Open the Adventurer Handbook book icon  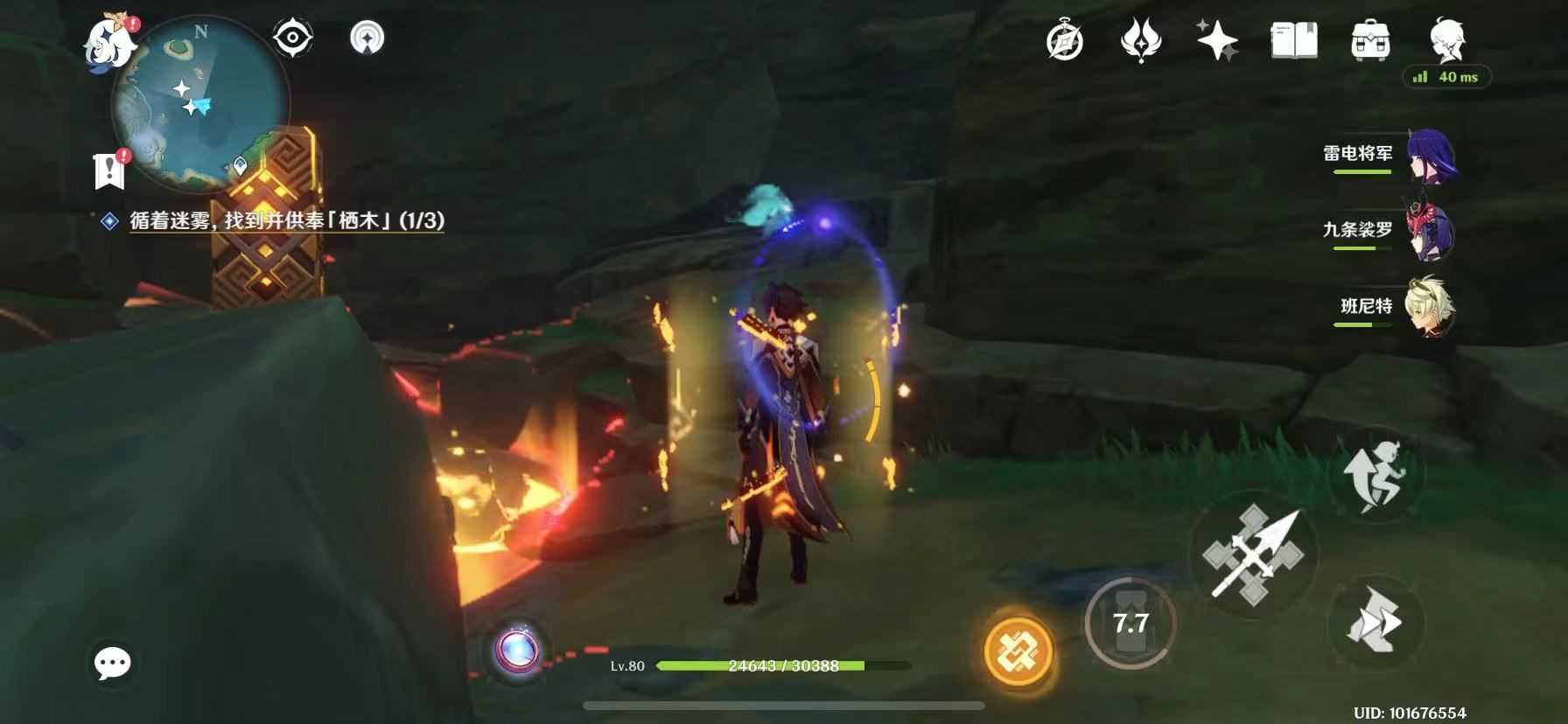pos(1293,41)
